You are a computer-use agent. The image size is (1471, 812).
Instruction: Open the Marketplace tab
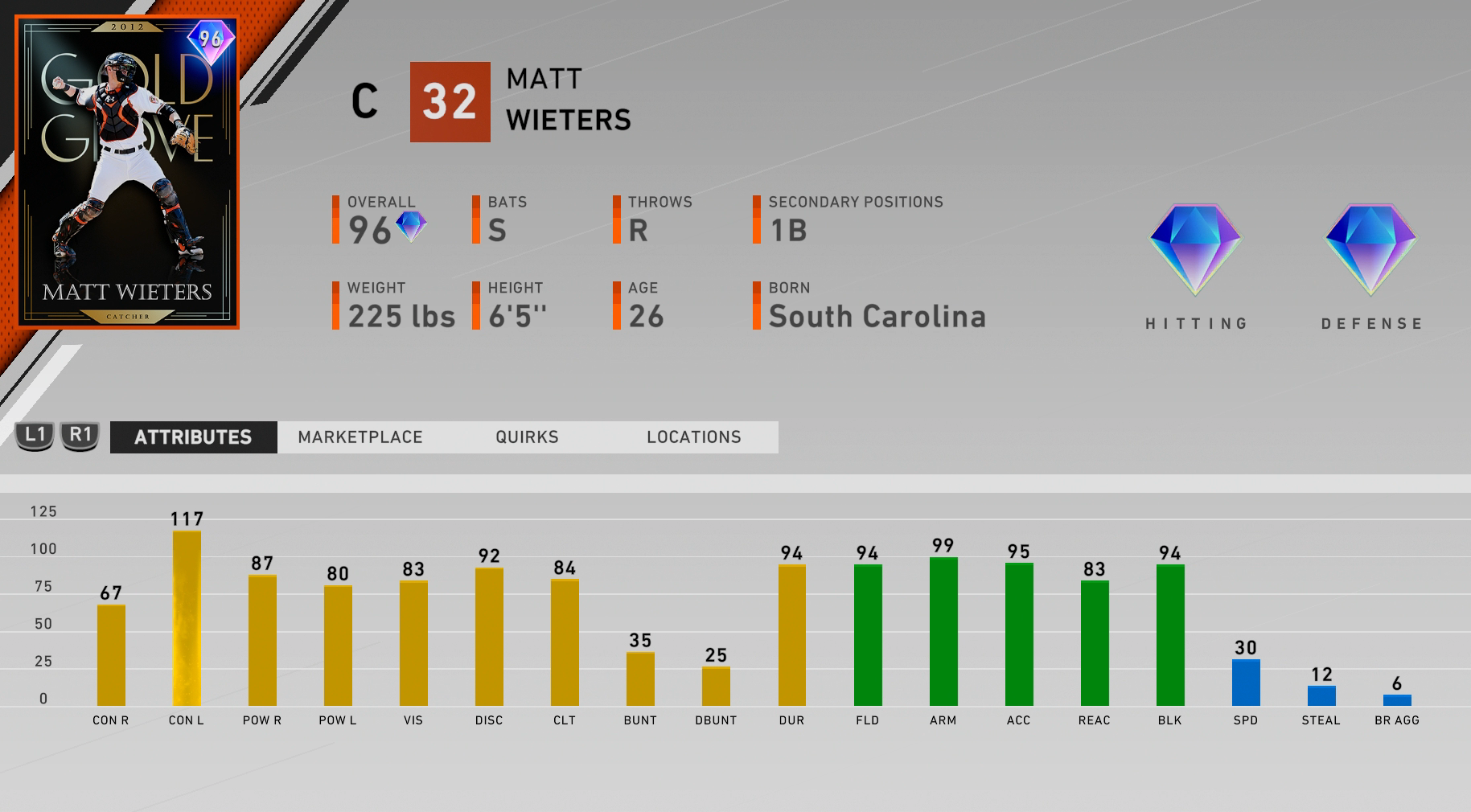tap(360, 437)
